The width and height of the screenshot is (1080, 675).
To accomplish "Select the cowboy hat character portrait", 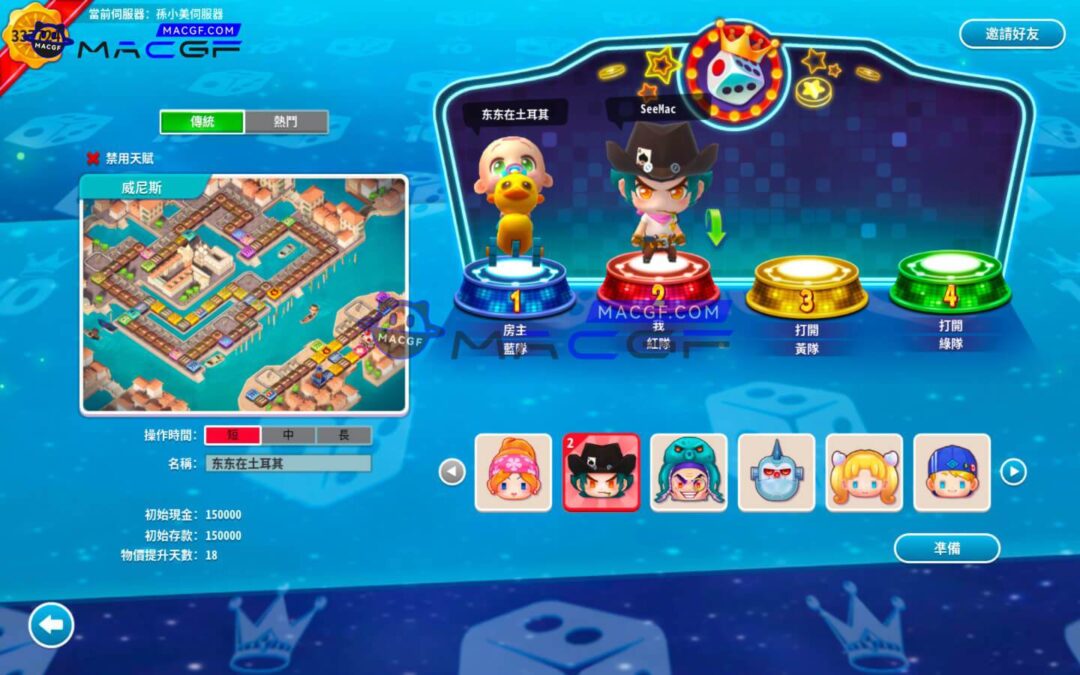I will click(x=601, y=473).
